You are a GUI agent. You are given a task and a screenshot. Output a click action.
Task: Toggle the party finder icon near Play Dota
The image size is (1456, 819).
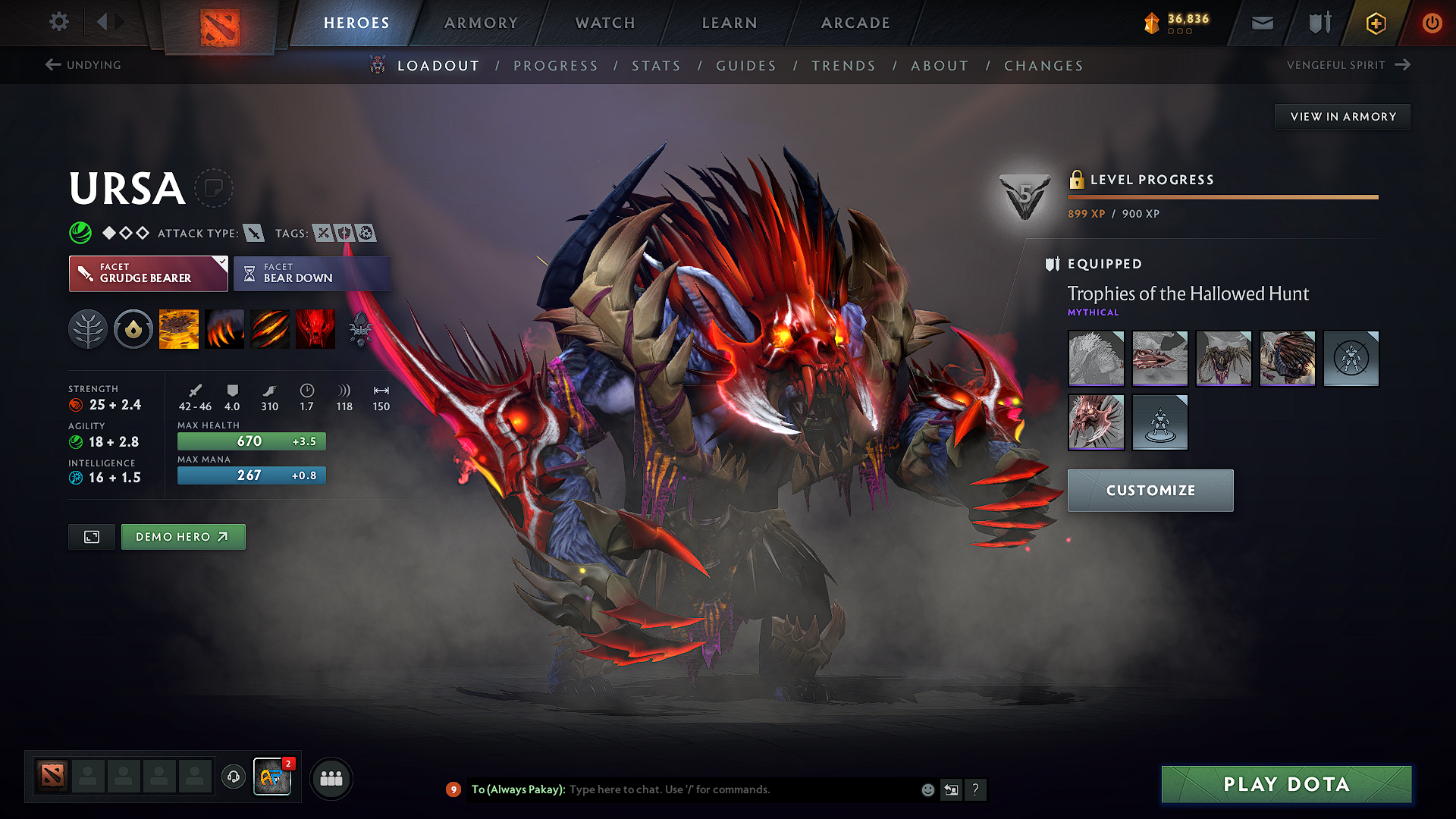pos(331,778)
